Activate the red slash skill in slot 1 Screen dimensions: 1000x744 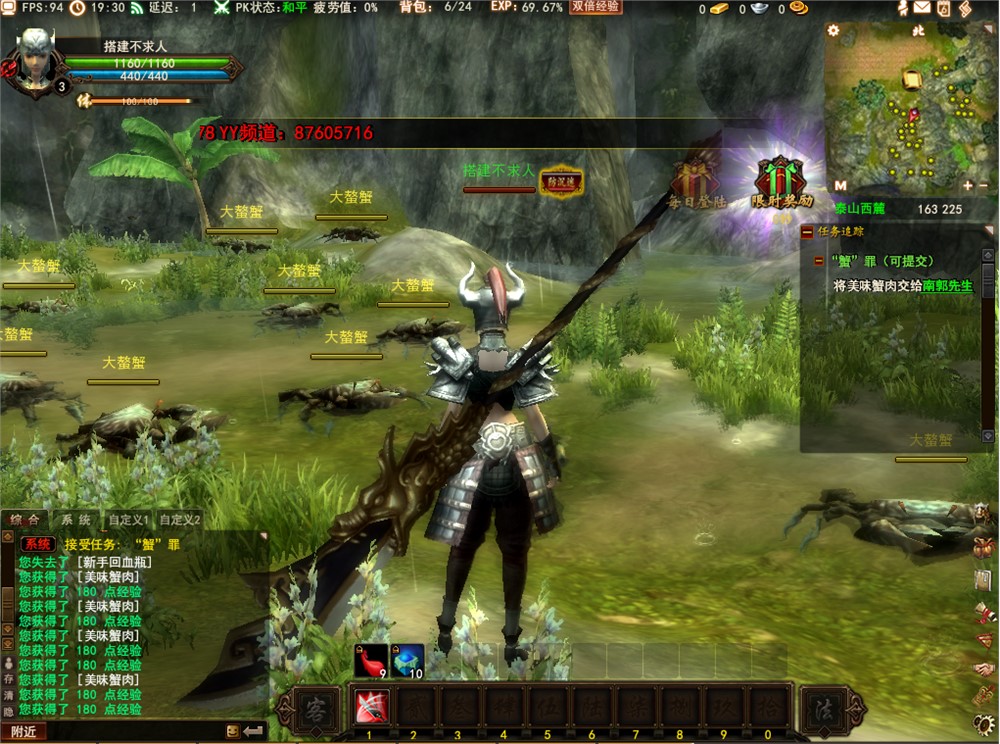pyautogui.click(x=368, y=709)
